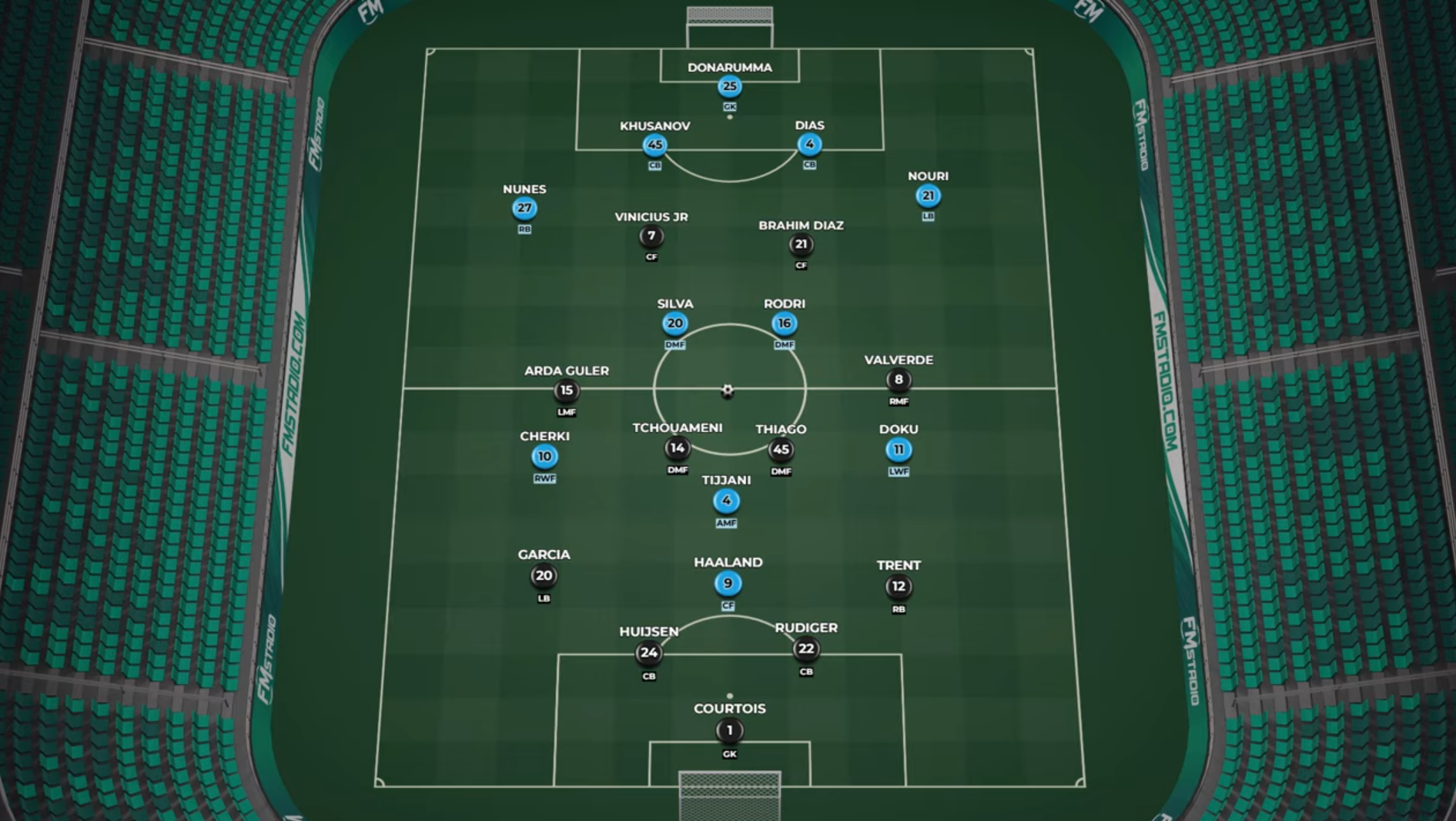Screen dimensions: 1456x821
Task: Select Nunes at right back
Action: click(x=524, y=208)
